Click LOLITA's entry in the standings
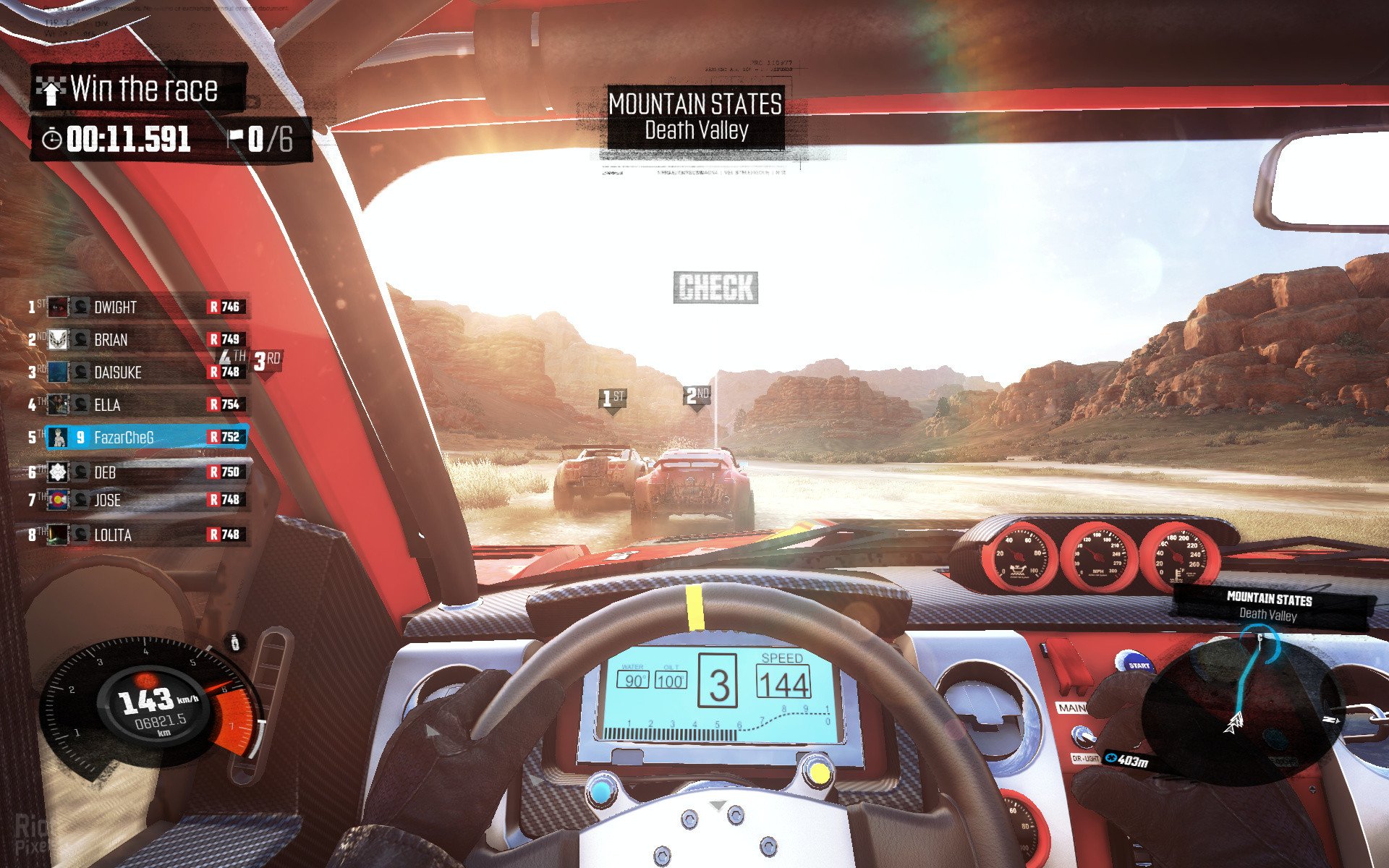This screenshot has width=1389, height=868. tap(137, 535)
